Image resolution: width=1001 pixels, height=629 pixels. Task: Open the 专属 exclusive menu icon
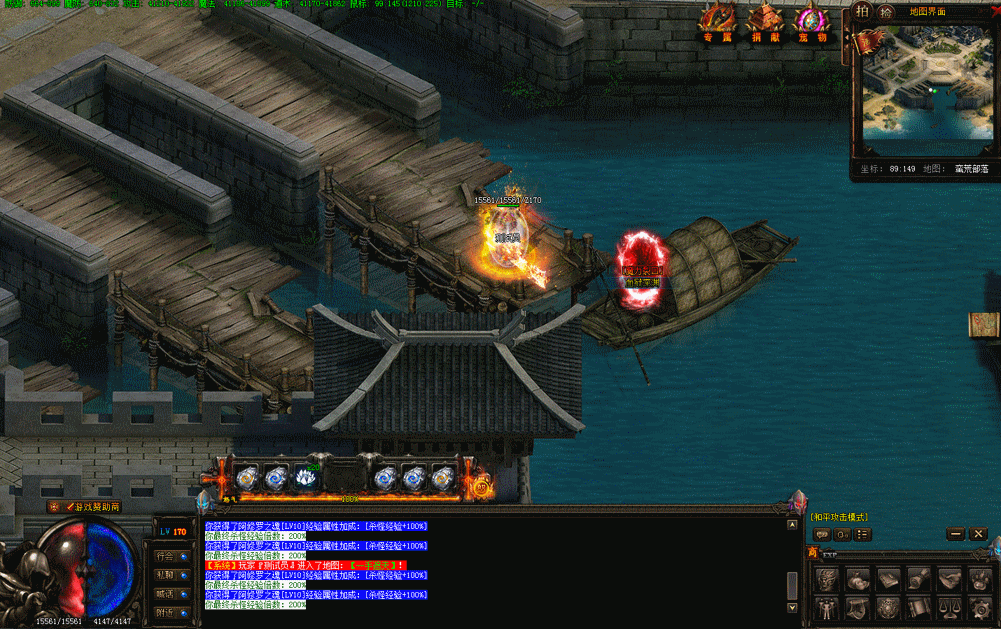[x=716, y=20]
